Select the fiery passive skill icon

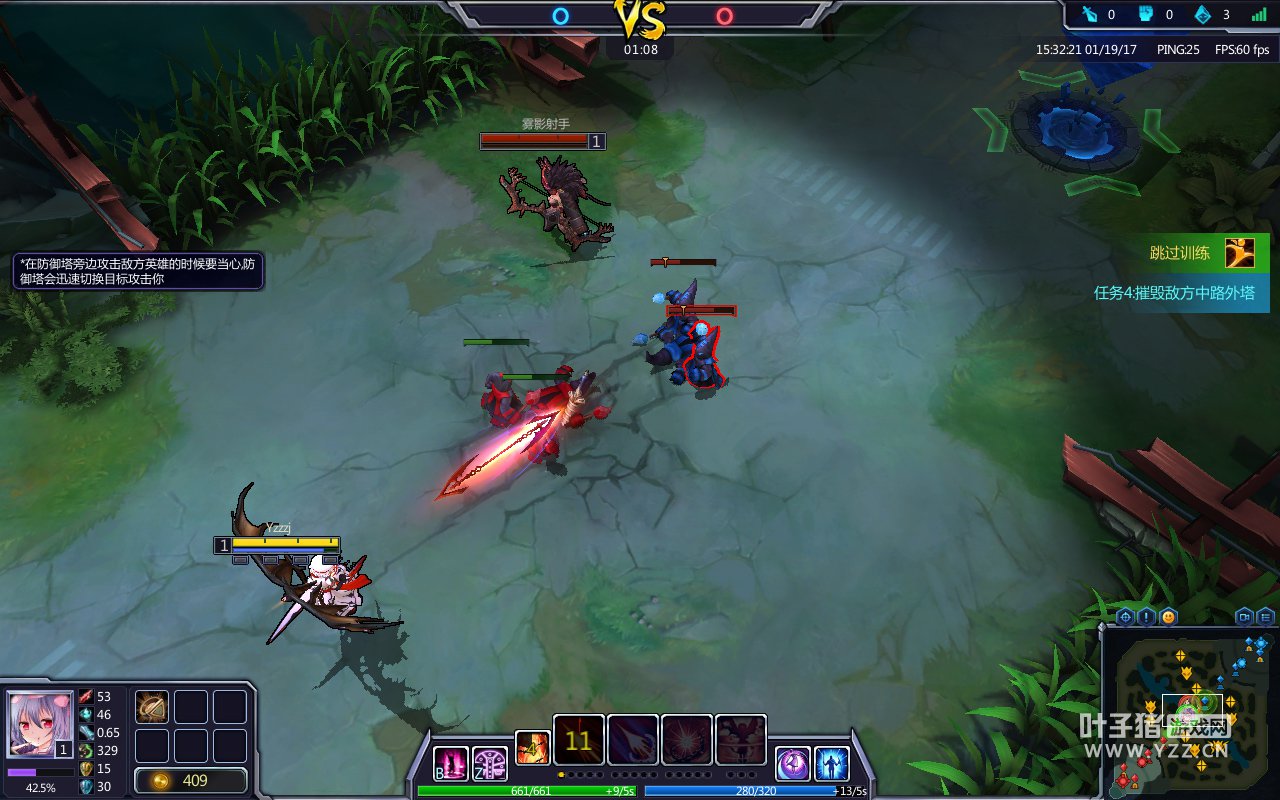click(x=533, y=748)
